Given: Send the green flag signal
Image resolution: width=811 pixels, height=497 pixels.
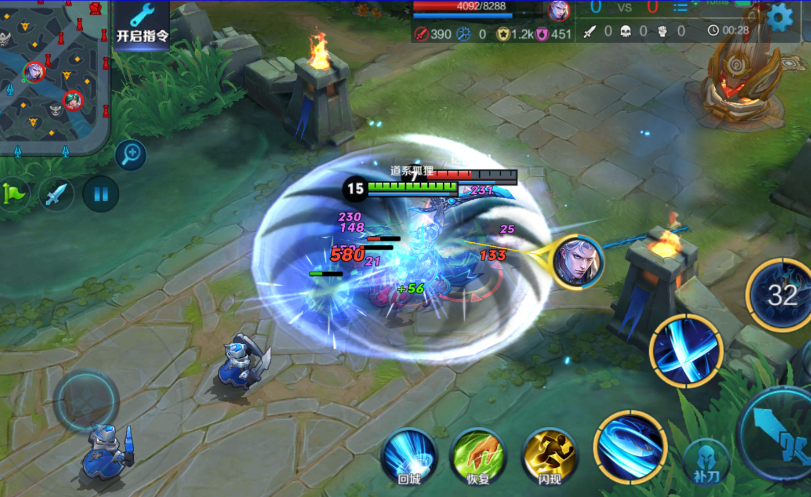Looking at the screenshot, I should [x=15, y=192].
